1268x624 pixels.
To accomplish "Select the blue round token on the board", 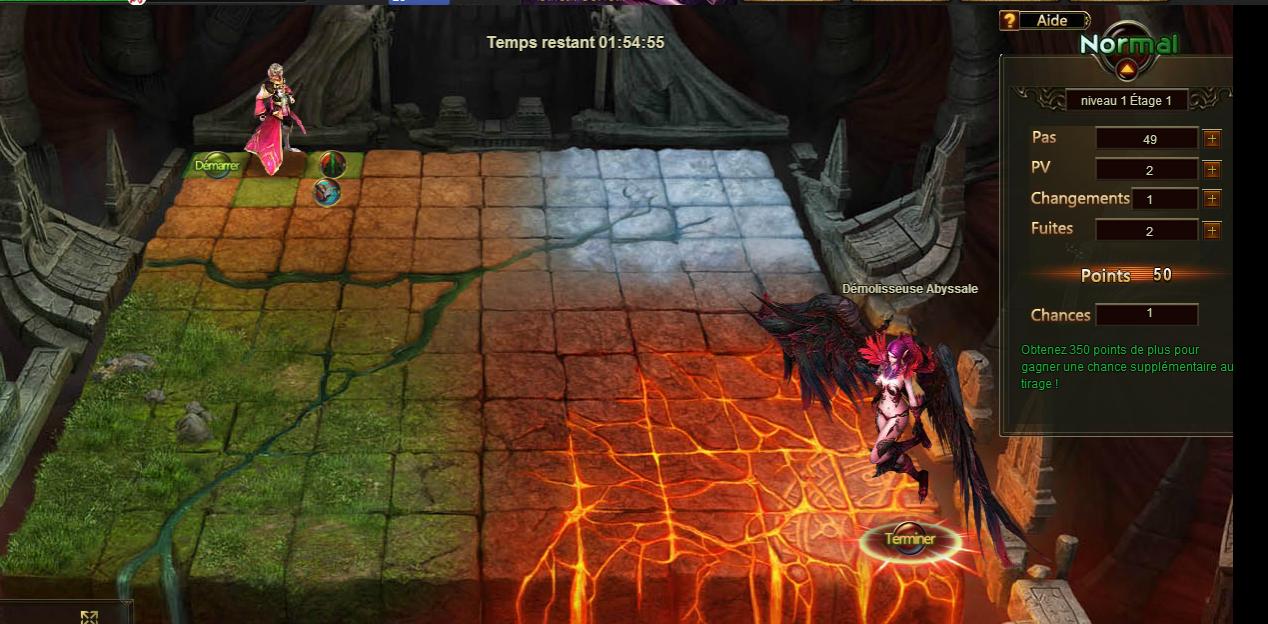I will coord(327,192).
